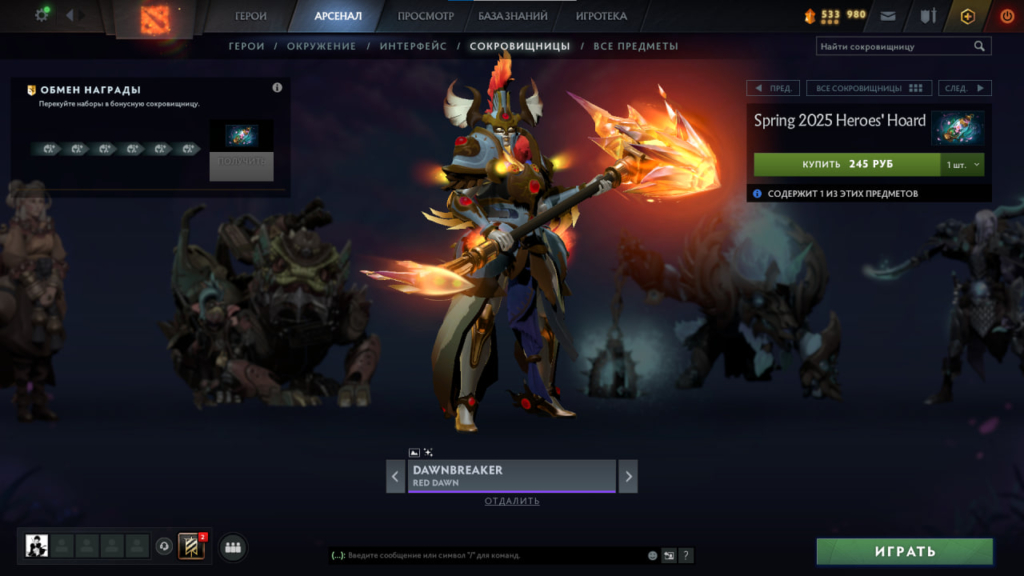Open the quantity dropdown showing 1 шт.
Screen dimensions: 1024x576
click(963, 163)
